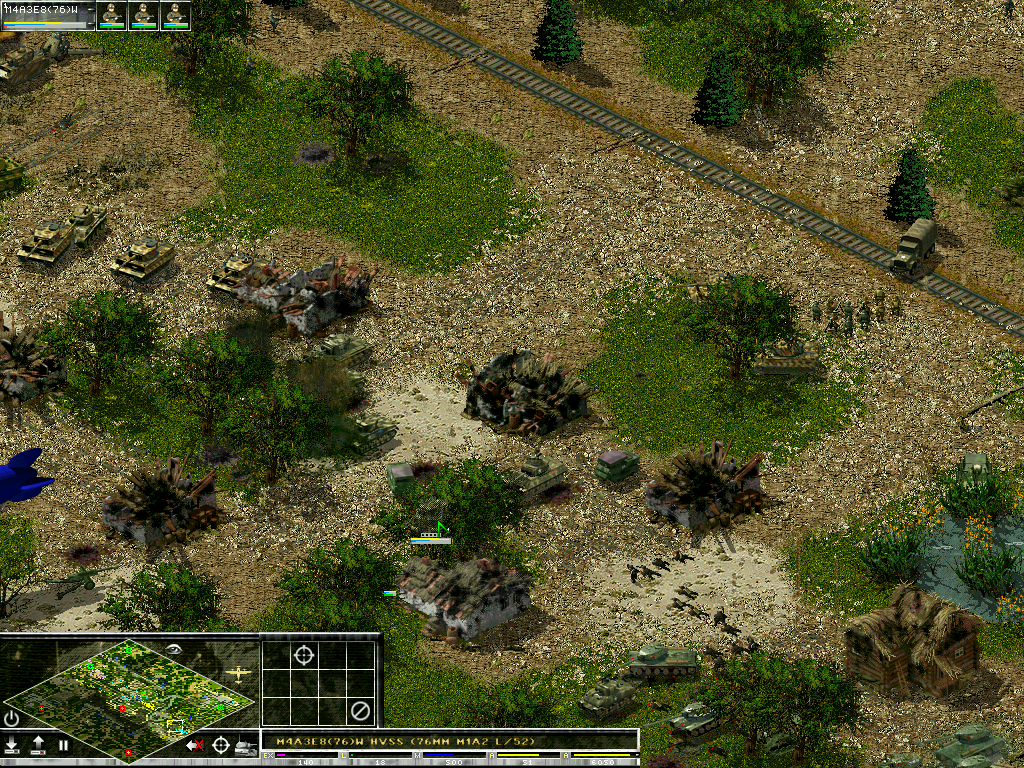Click the cancel order circle-slash icon
1024x768 pixels.
(x=360, y=712)
